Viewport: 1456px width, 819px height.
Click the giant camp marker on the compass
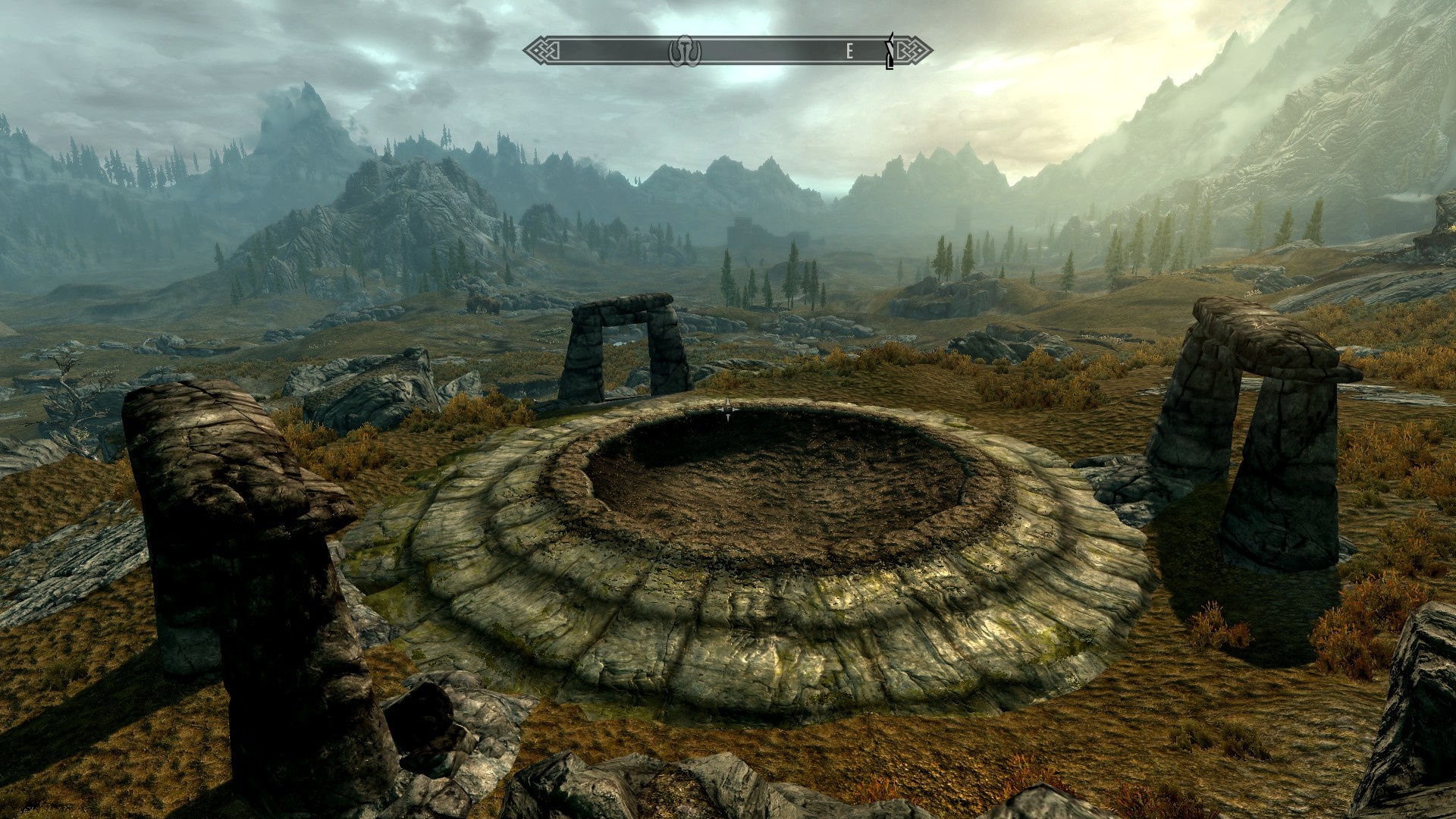click(685, 52)
